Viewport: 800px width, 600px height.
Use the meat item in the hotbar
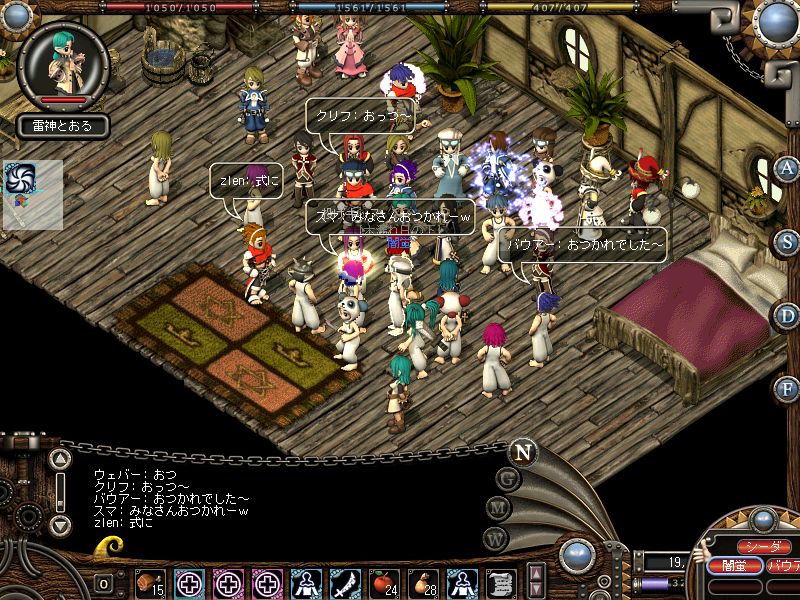point(152,582)
